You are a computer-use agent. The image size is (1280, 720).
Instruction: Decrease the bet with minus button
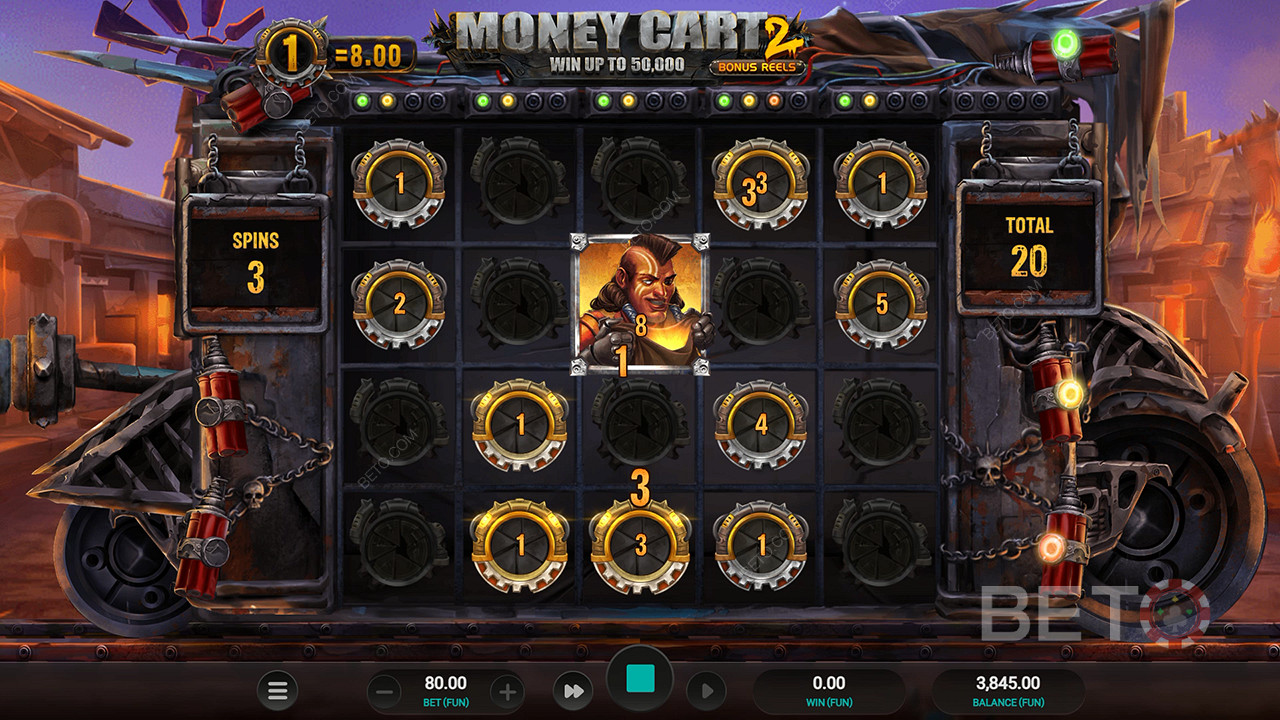tap(387, 691)
